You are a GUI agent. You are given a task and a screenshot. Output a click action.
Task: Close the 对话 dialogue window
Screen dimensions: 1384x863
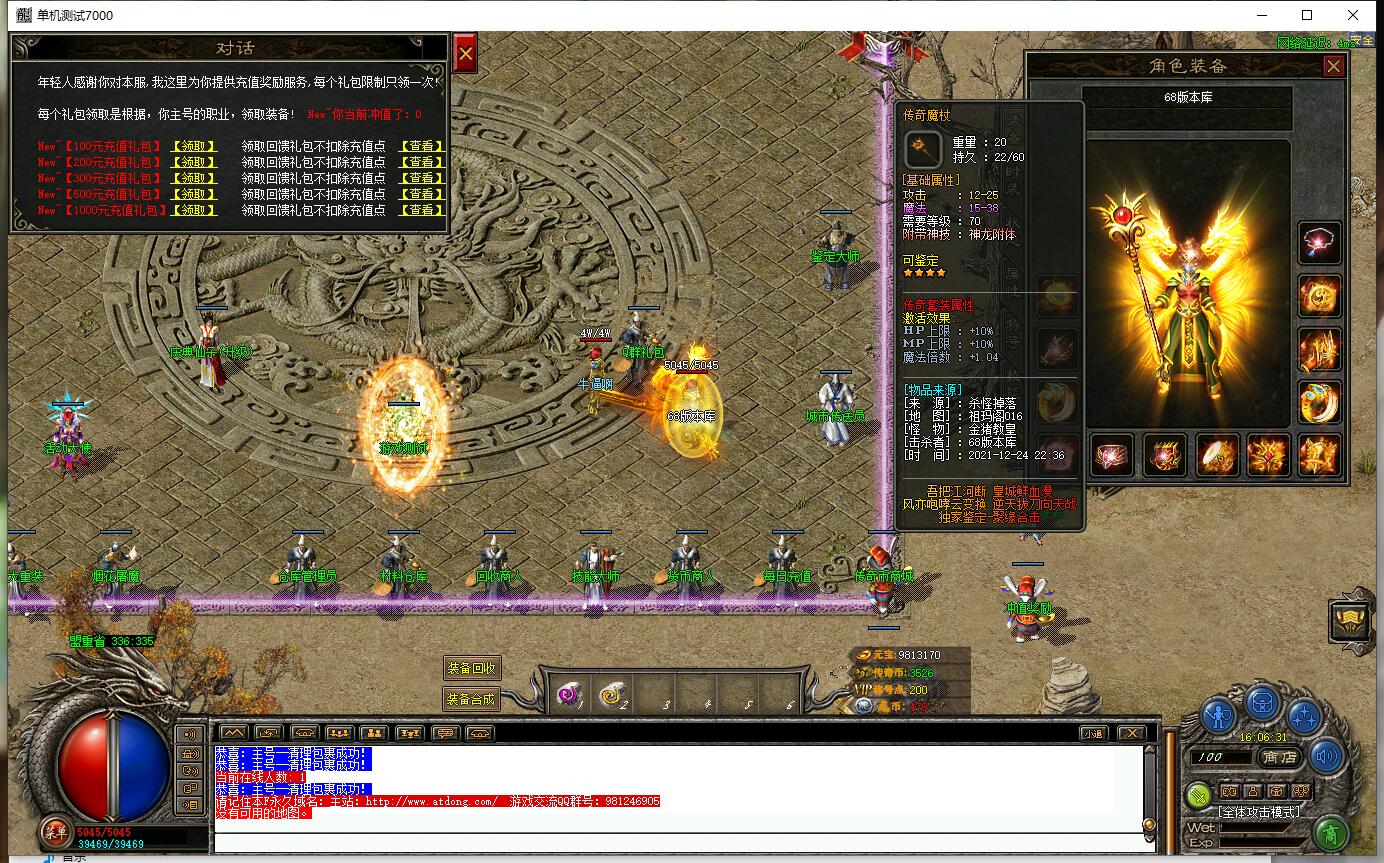pyautogui.click(x=464, y=54)
